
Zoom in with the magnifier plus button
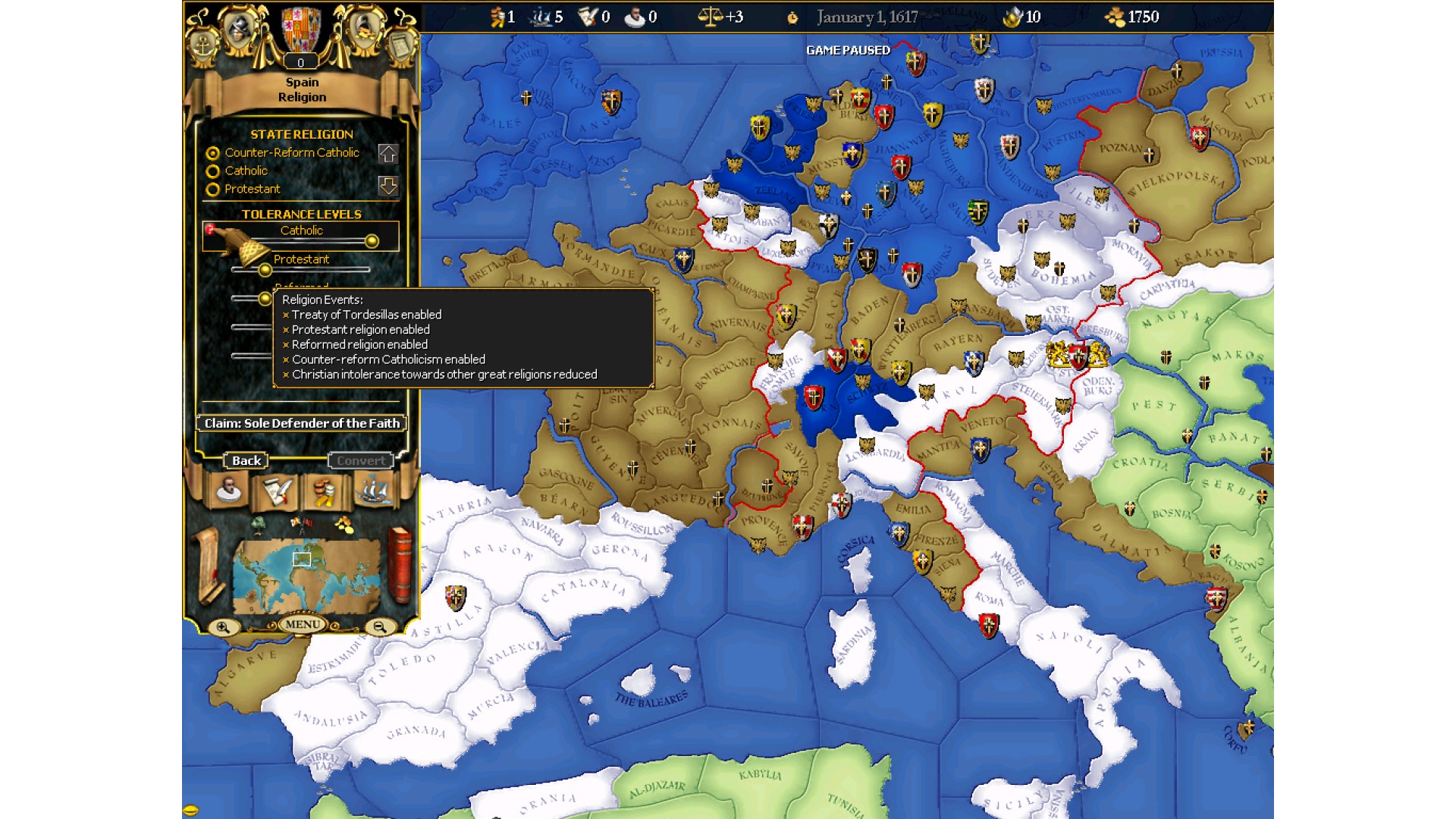coord(223,627)
